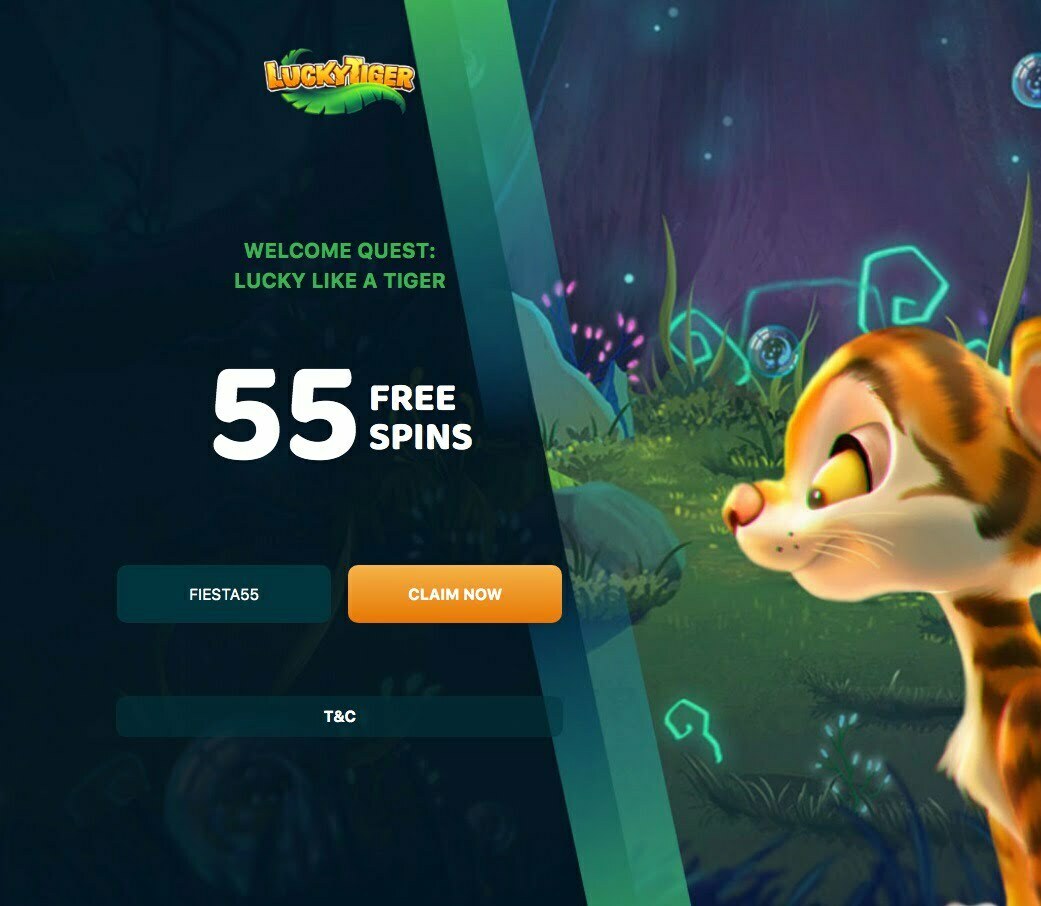This screenshot has height=906, width=1041.
Task: Select the FIESTA55 promo code field
Action: click(224, 594)
